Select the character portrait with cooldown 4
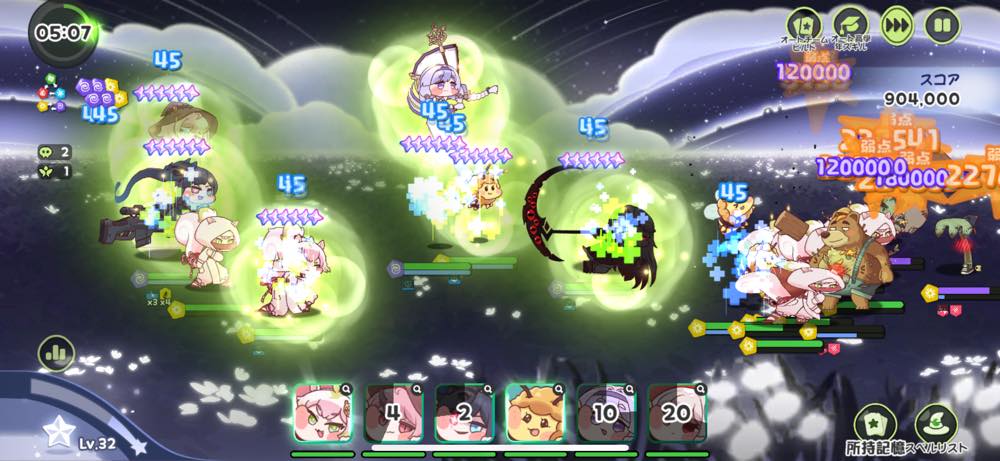 pos(394,414)
